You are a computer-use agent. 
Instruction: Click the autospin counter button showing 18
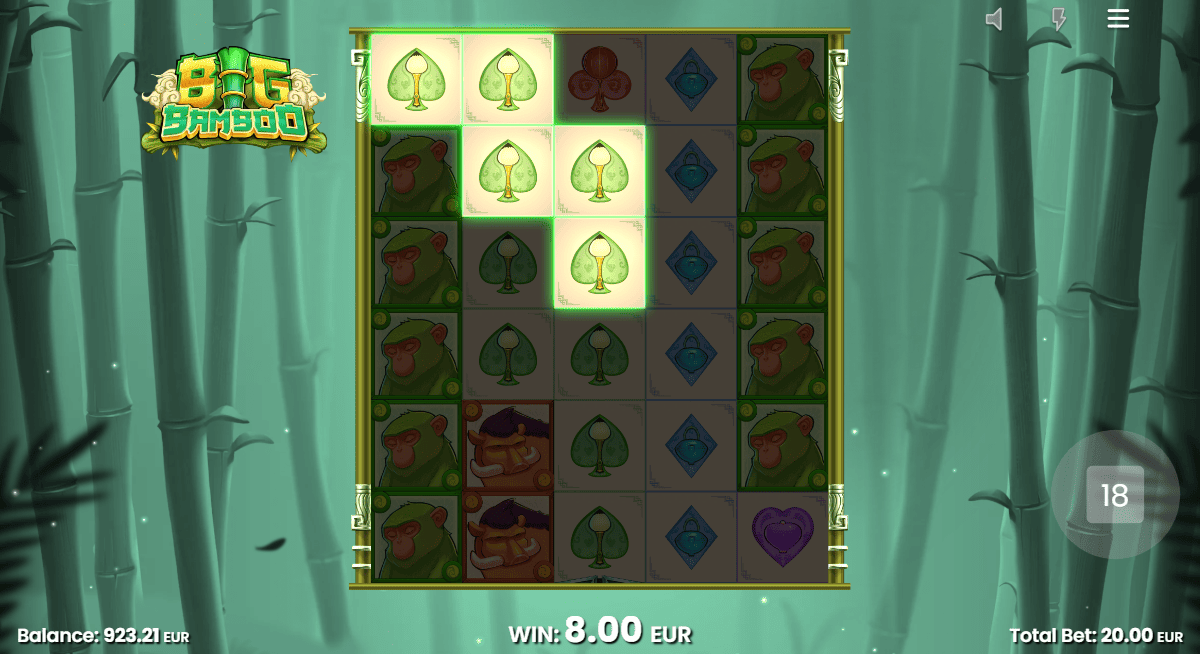(x=1114, y=495)
